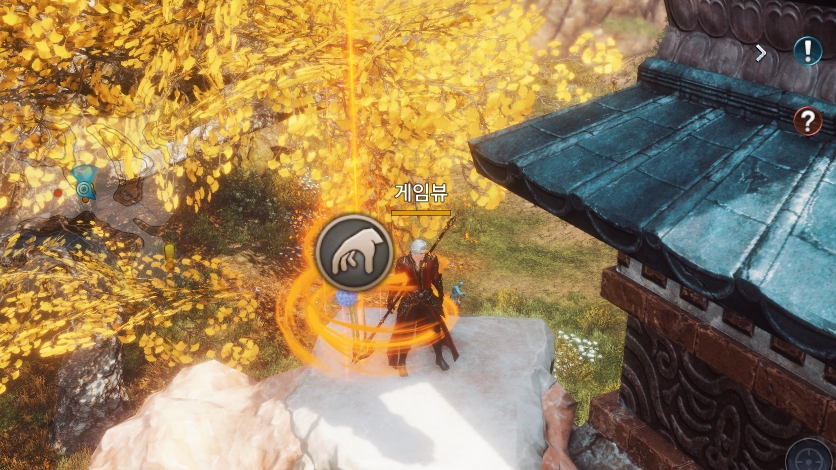Open the blue exclamation mark notice
This screenshot has width=836, height=470.
[807, 50]
